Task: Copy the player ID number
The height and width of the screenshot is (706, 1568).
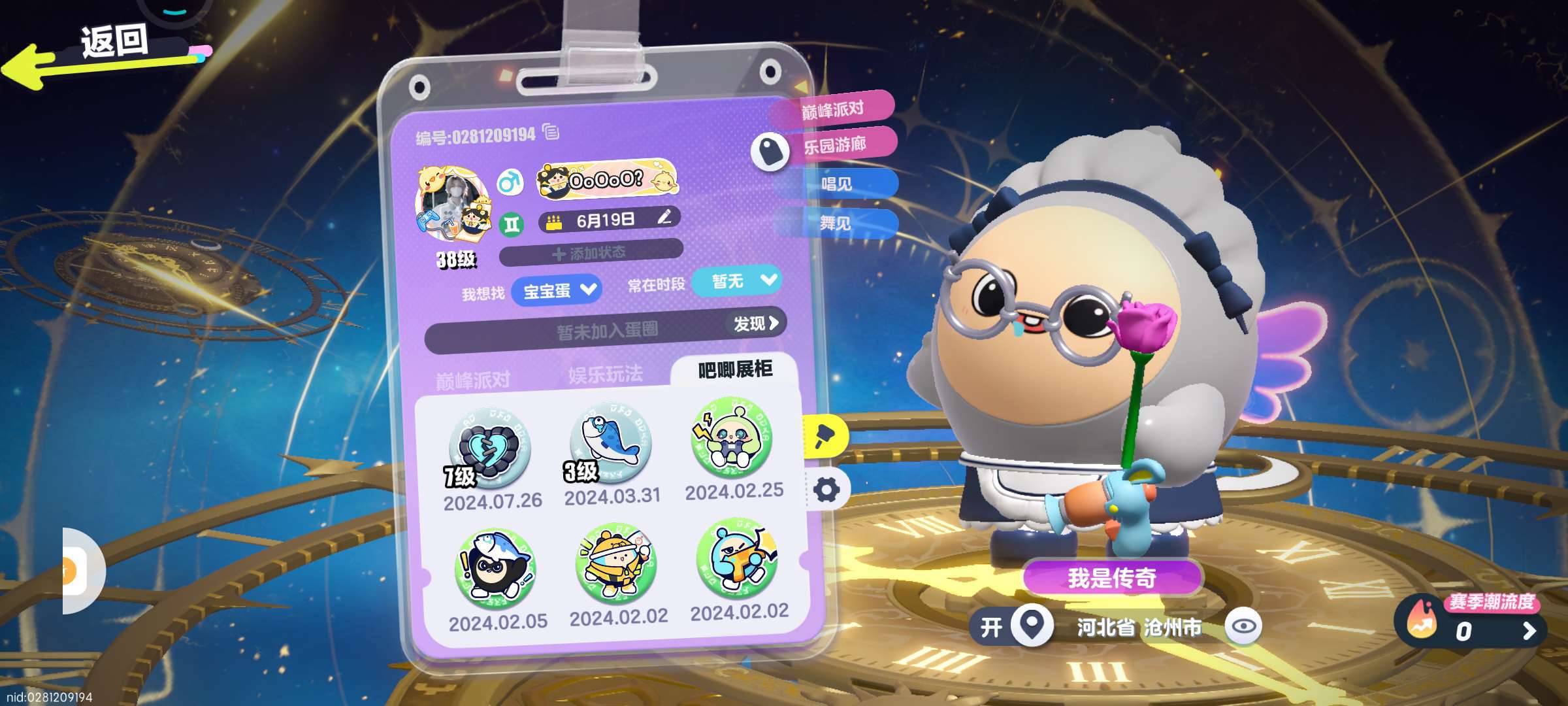Action: [551, 132]
